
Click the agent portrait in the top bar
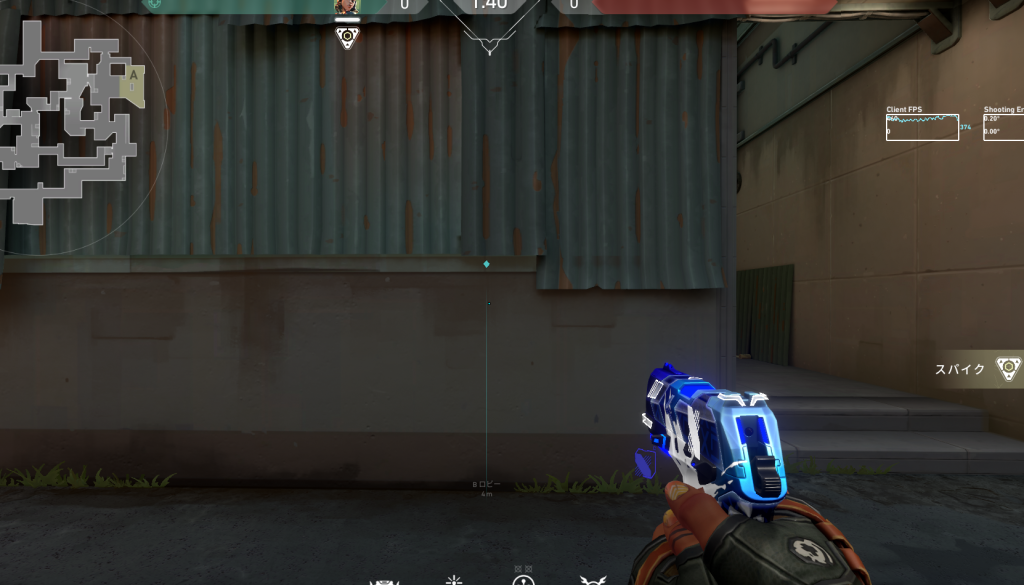click(346, 7)
